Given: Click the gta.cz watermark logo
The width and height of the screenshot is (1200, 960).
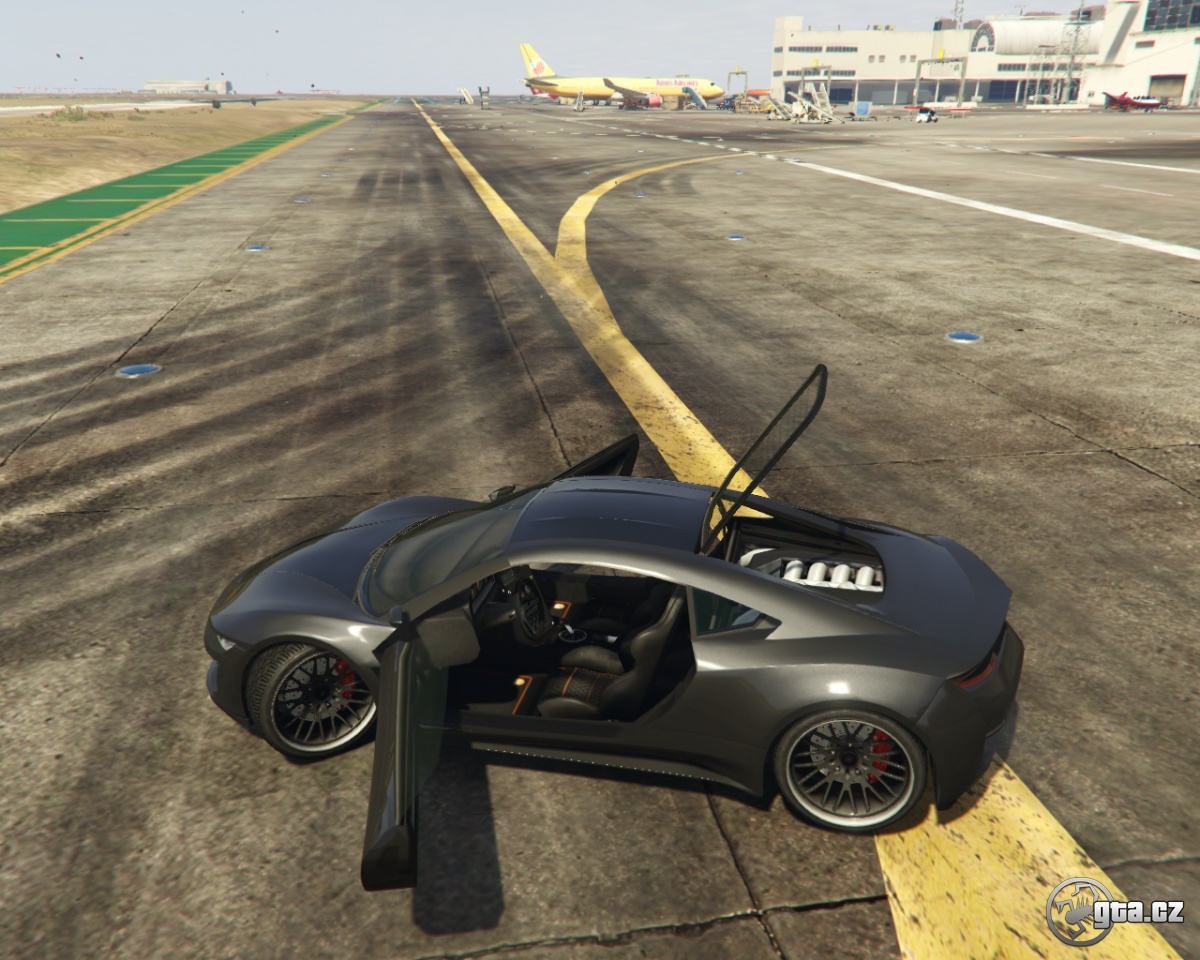Looking at the screenshot, I should (1113, 911).
